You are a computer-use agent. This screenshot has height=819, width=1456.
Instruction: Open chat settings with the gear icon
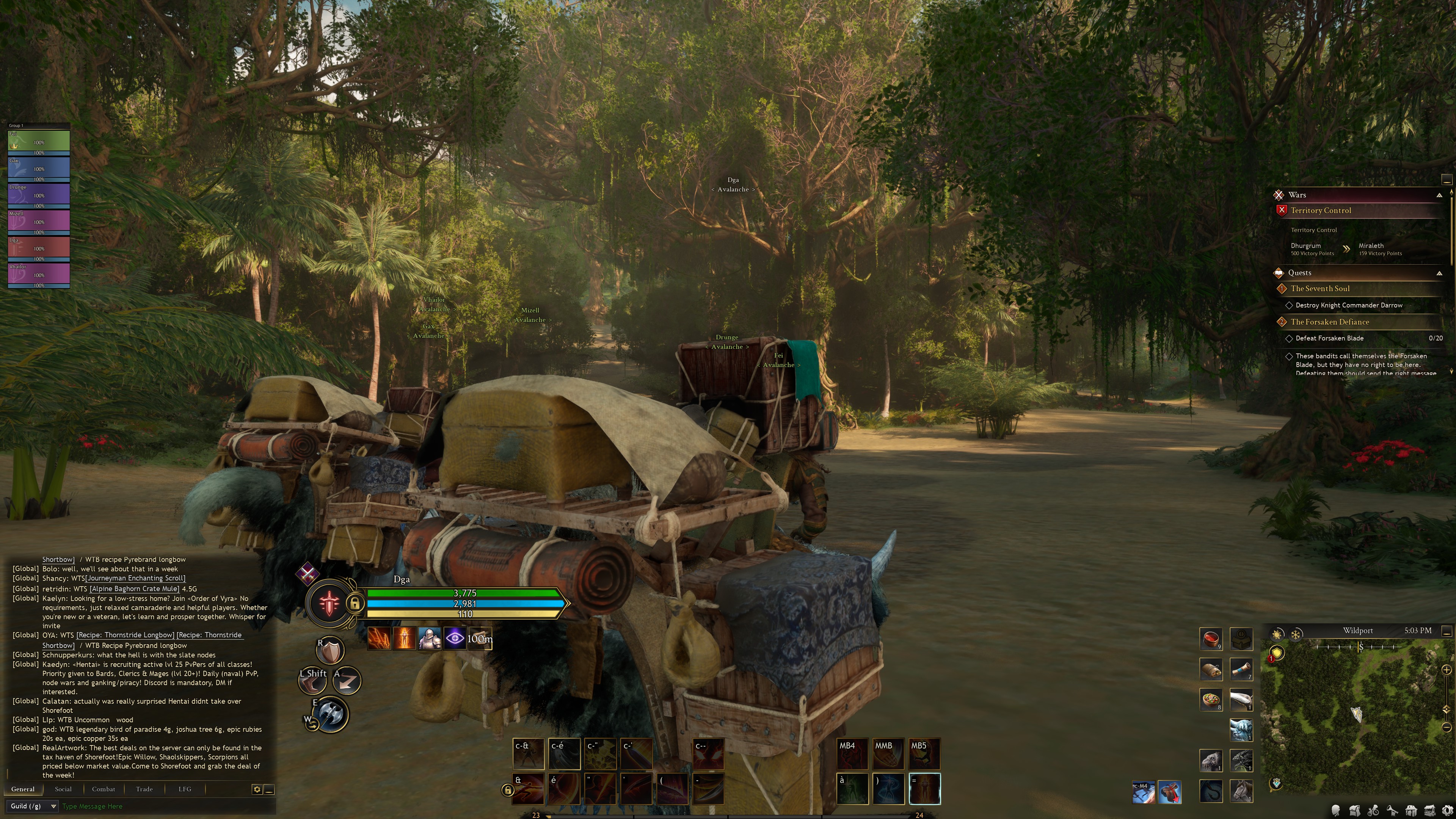pos(257,789)
